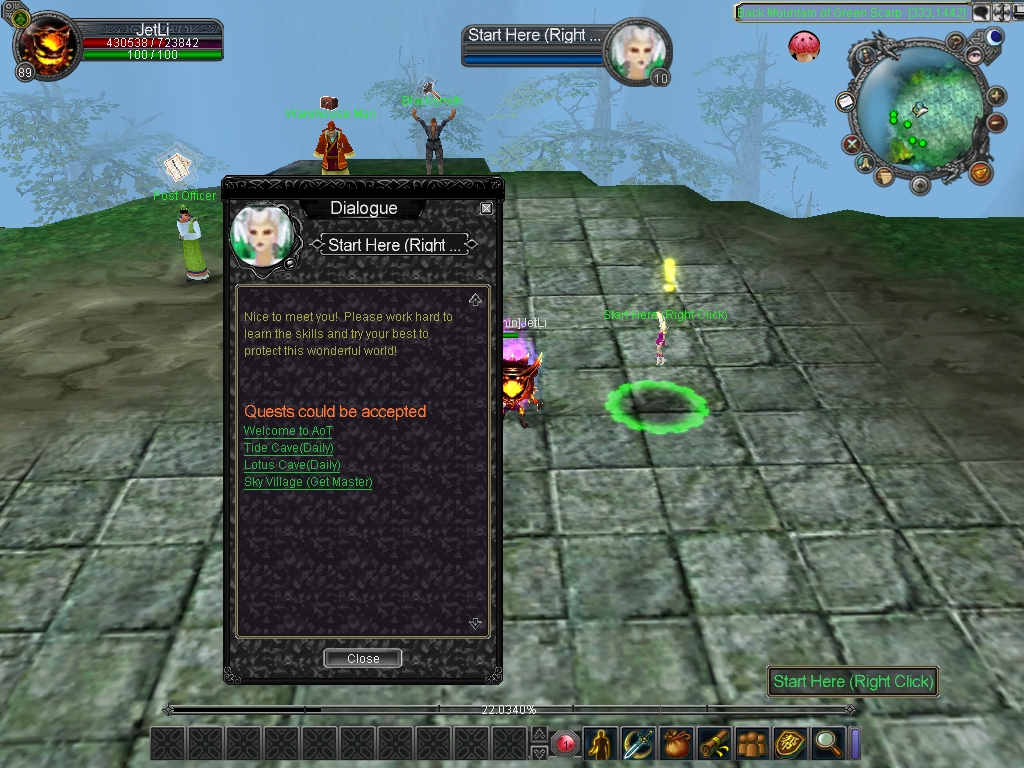This screenshot has width=1024, height=768.
Task: Open the quest scroll icon
Action: pos(714,743)
